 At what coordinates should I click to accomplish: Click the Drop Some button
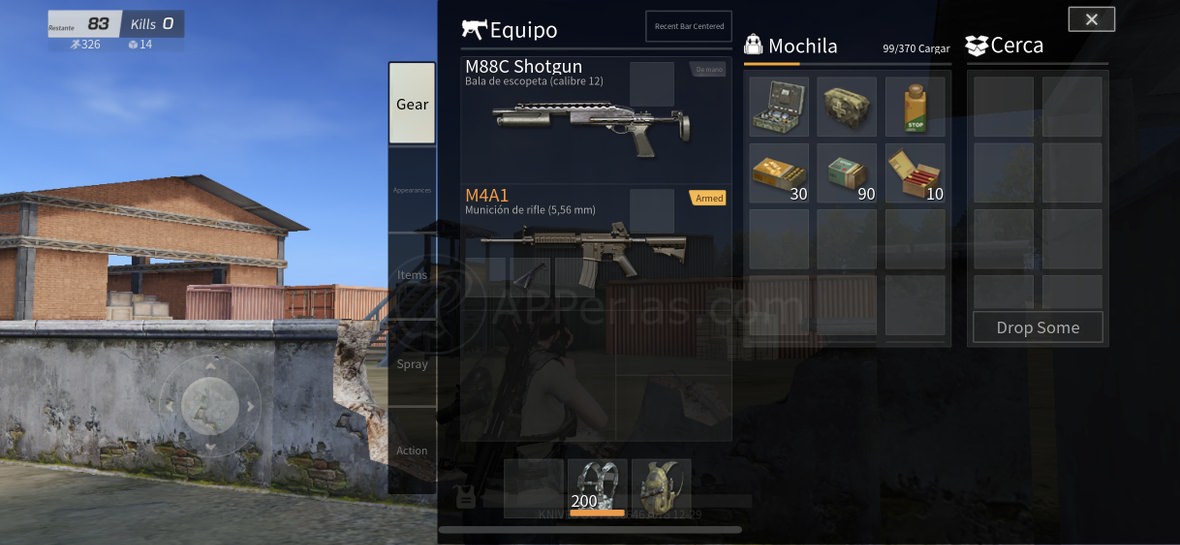click(x=1038, y=327)
